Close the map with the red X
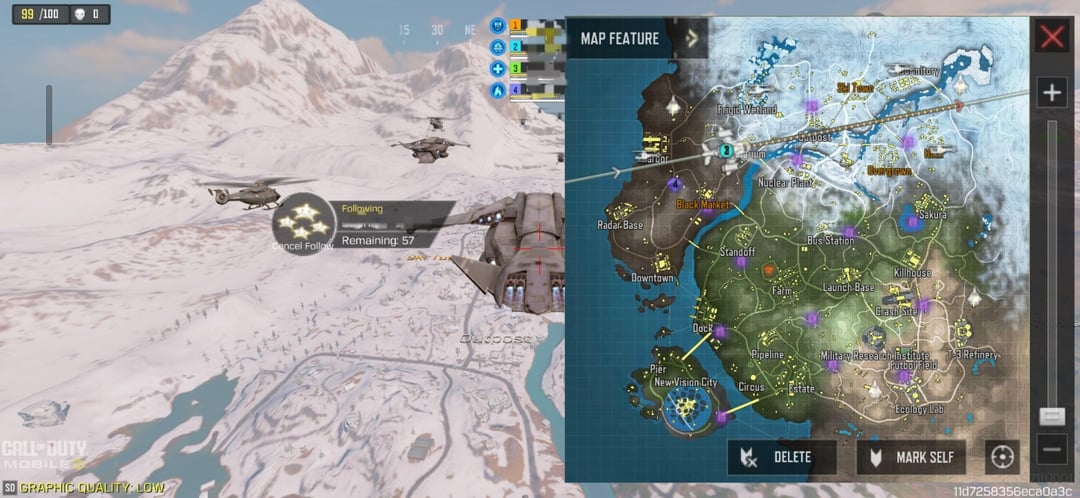The height and width of the screenshot is (498, 1080). point(1052,38)
